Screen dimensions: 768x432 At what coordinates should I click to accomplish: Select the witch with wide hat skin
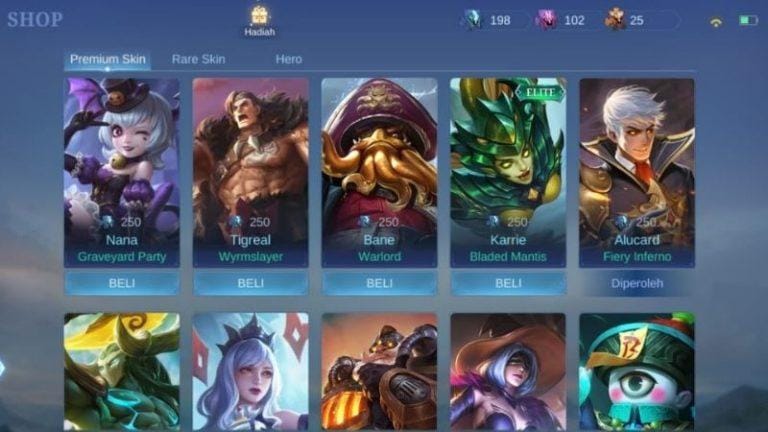click(x=508, y=371)
